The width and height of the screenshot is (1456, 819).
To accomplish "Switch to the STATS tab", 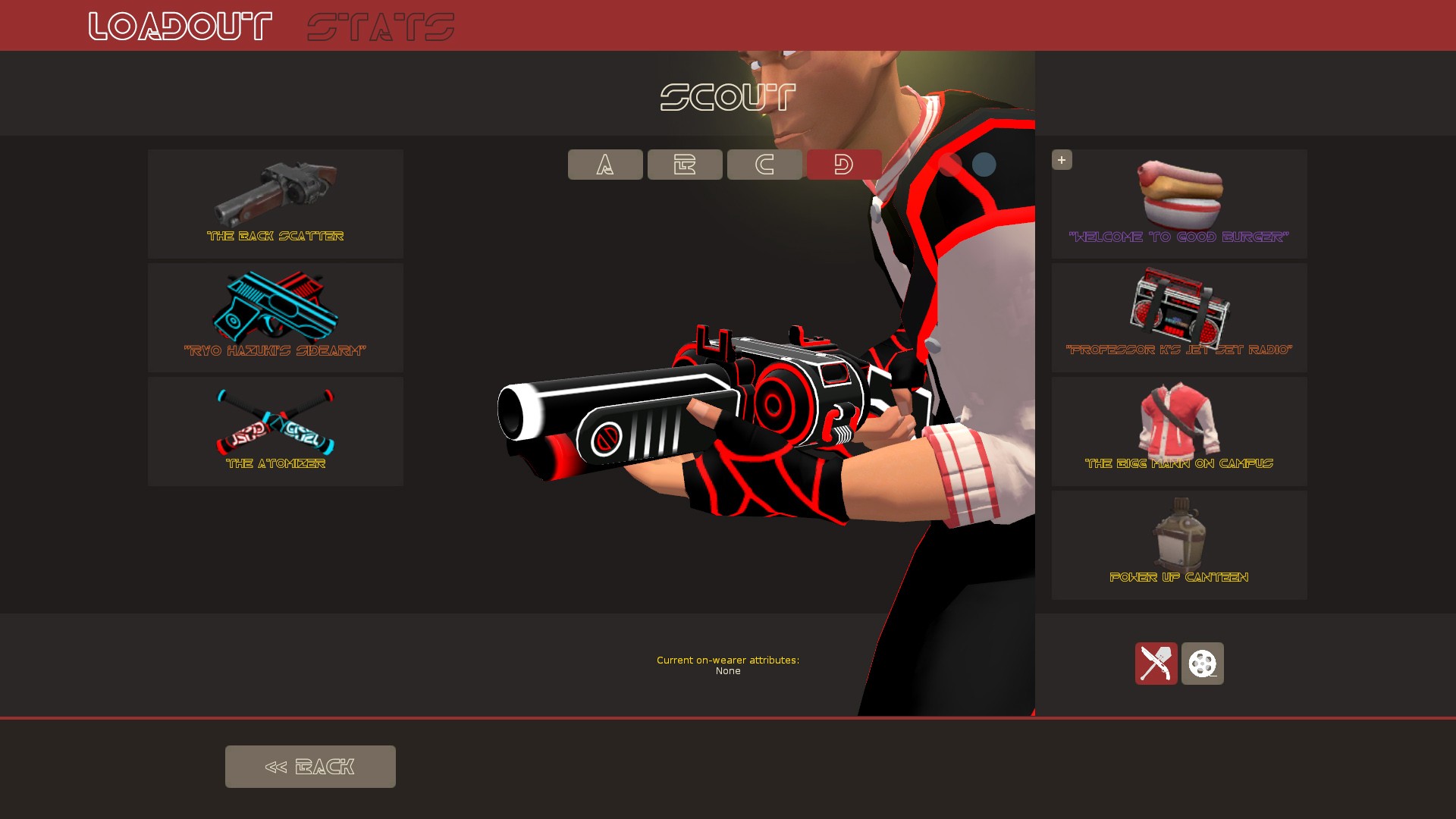I will pyautogui.click(x=380, y=25).
